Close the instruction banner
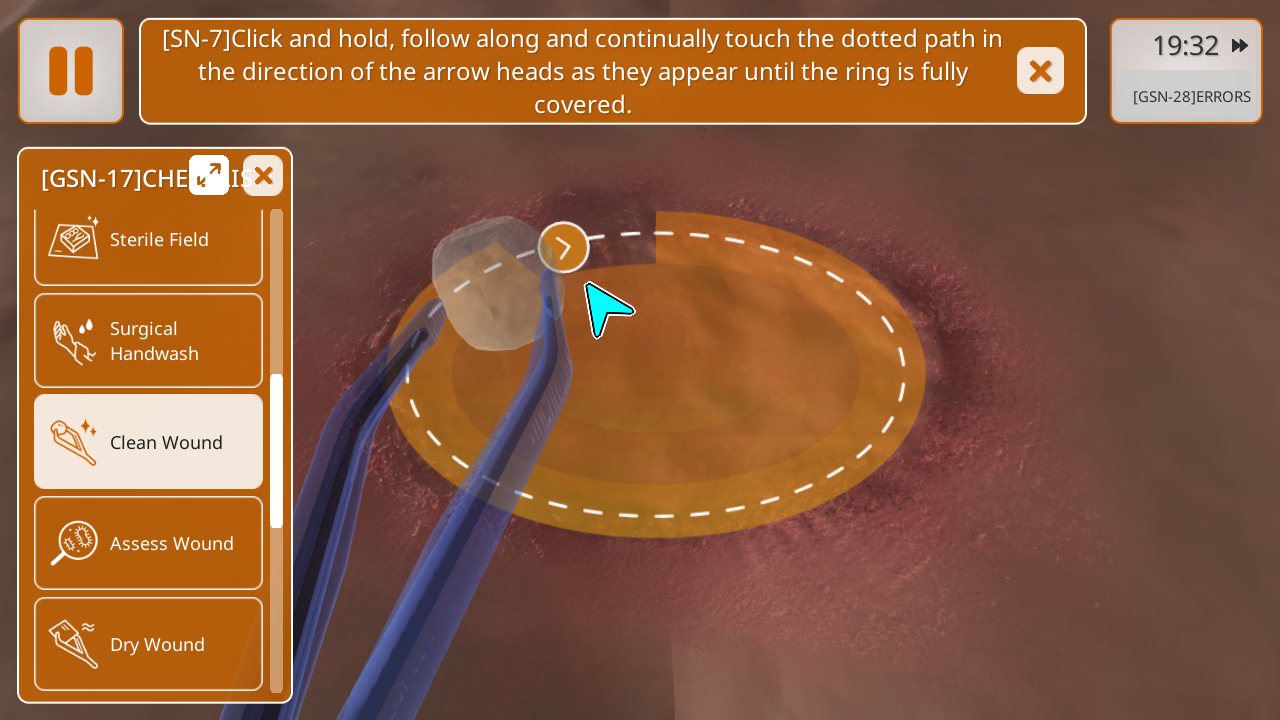The height and width of the screenshot is (720, 1280). point(1040,71)
